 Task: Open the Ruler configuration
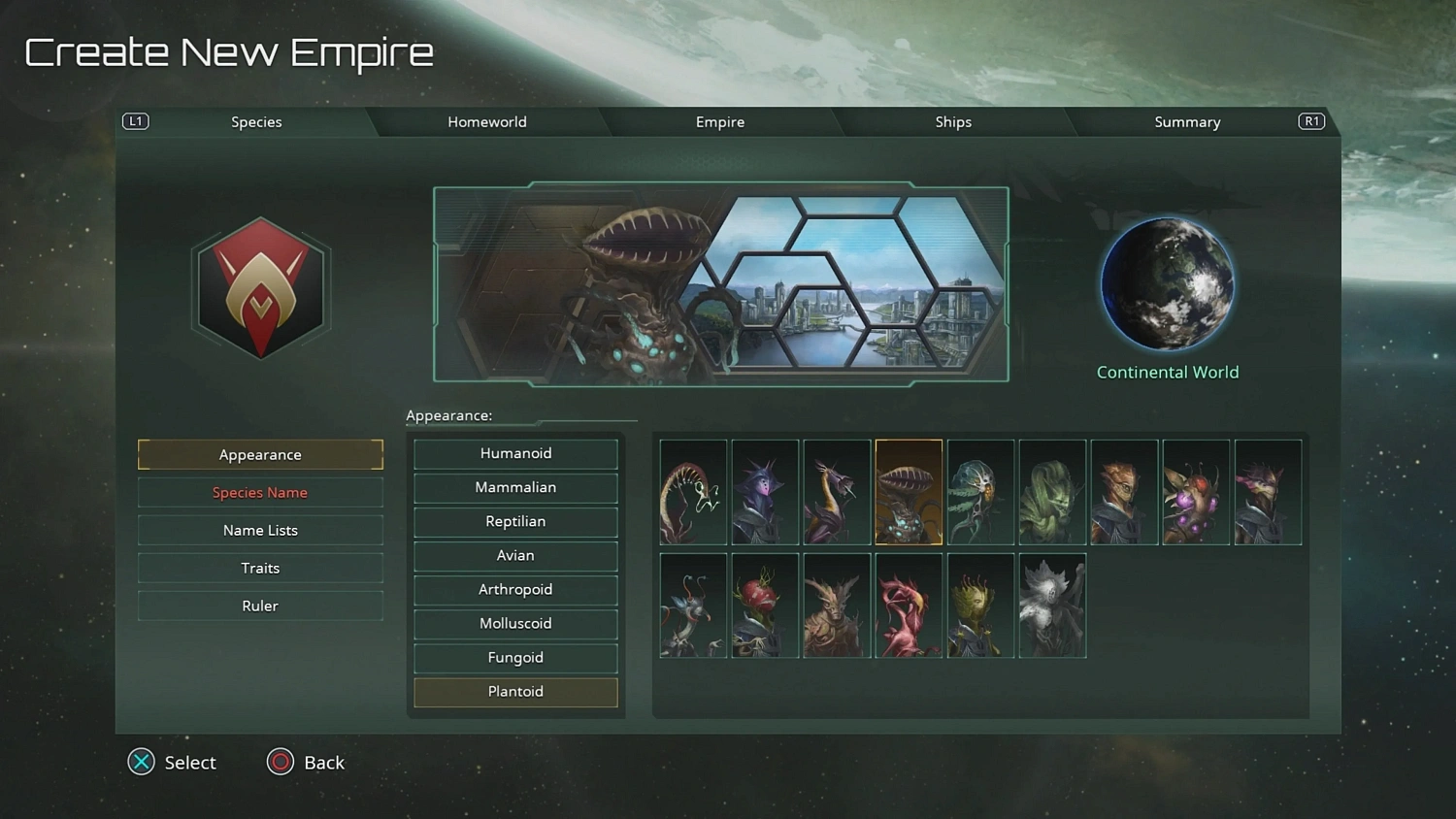coord(260,605)
